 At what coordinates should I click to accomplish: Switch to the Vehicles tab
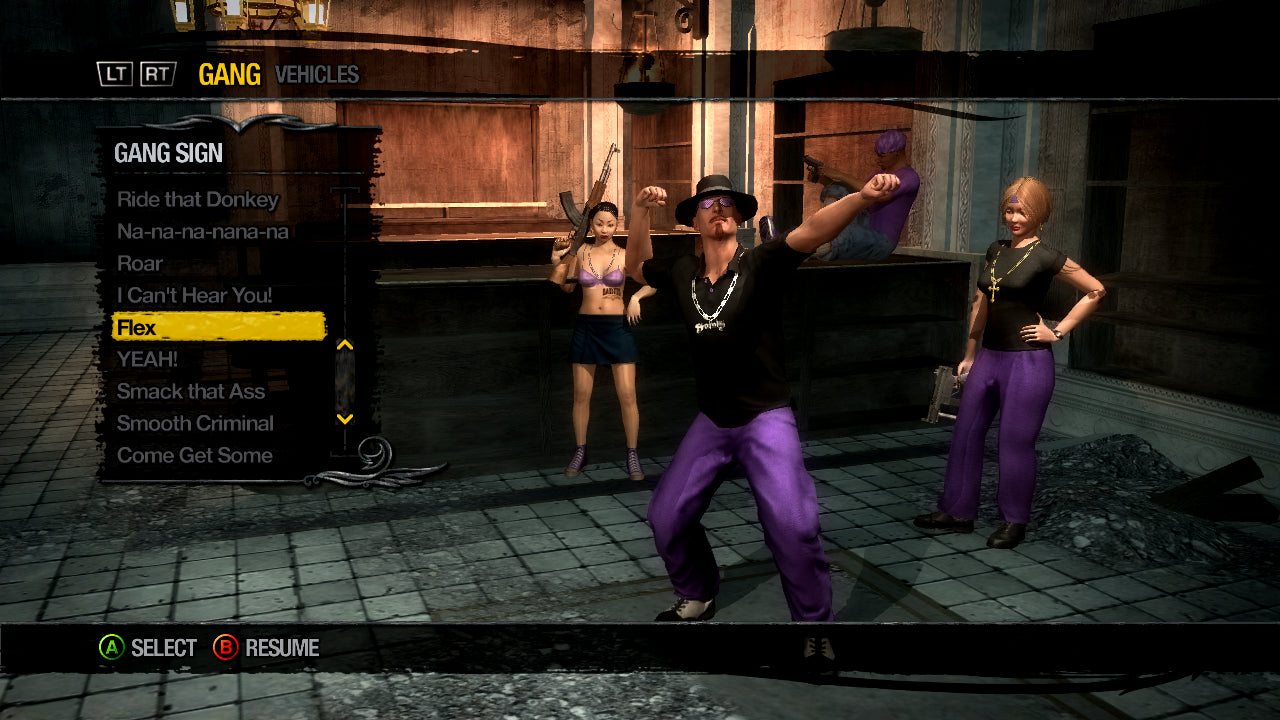click(x=316, y=75)
